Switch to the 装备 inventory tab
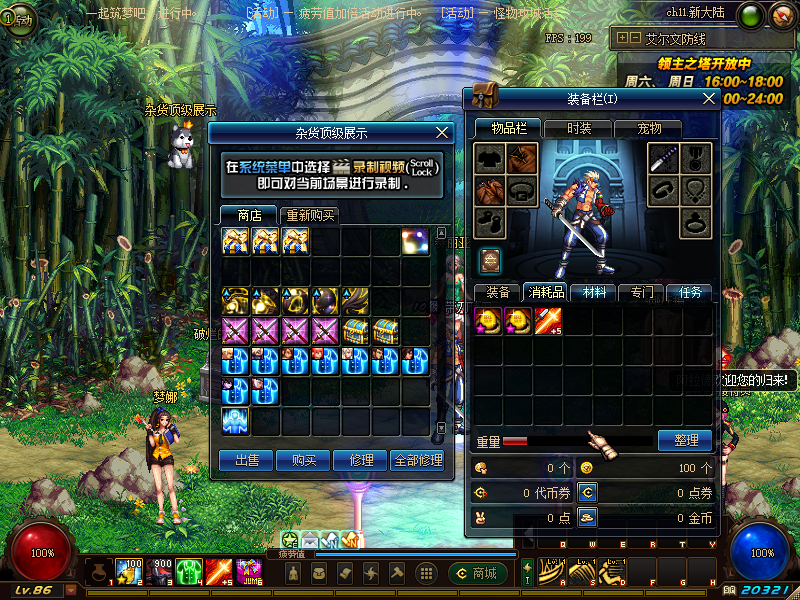This screenshot has height=600, width=800. 497,292
